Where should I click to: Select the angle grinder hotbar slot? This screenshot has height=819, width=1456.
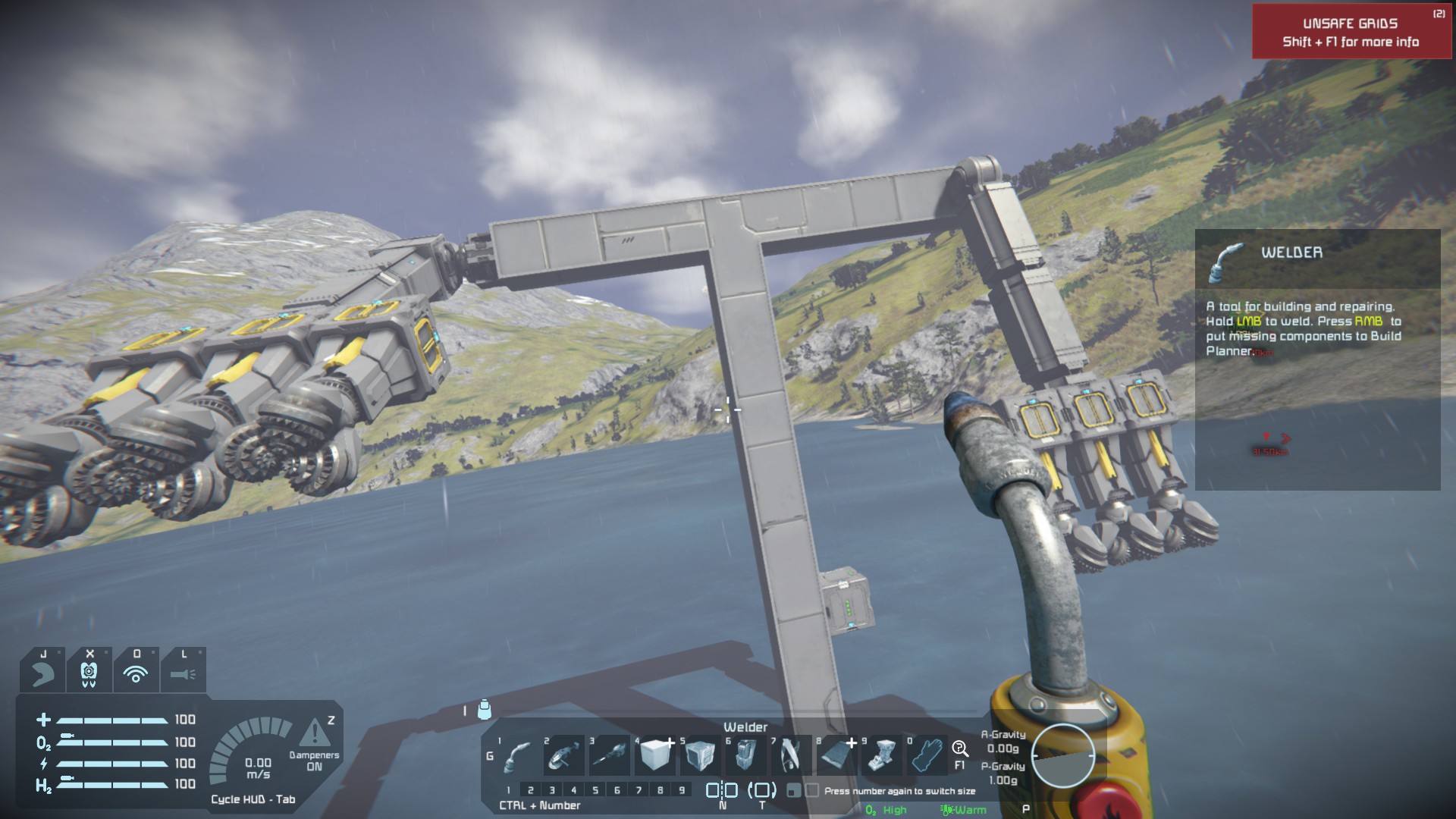pos(563,755)
